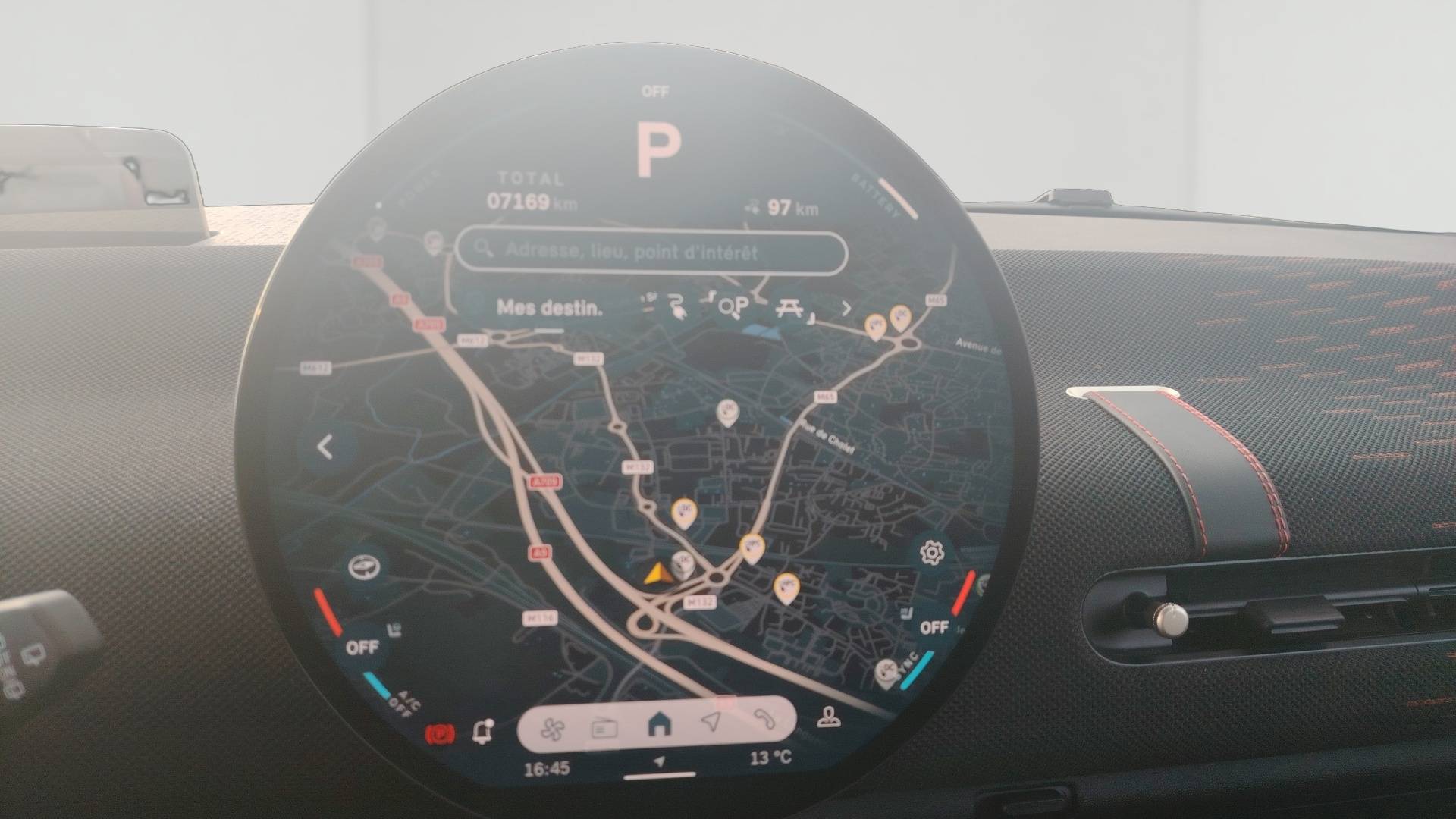View notifications via the bell icon
This screenshot has width=1456, height=819.
coord(482,731)
